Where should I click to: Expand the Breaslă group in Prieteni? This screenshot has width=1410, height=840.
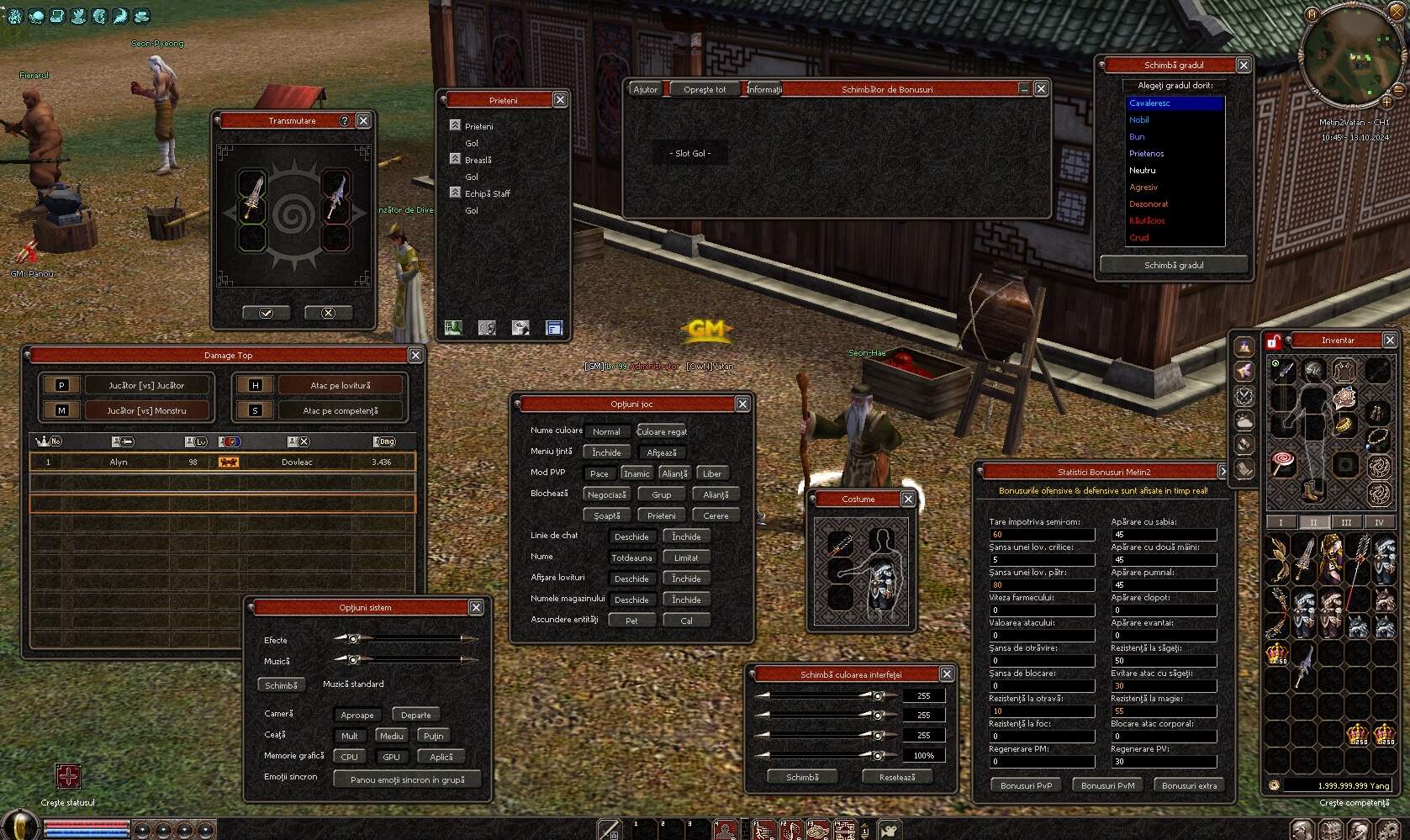pyautogui.click(x=455, y=159)
